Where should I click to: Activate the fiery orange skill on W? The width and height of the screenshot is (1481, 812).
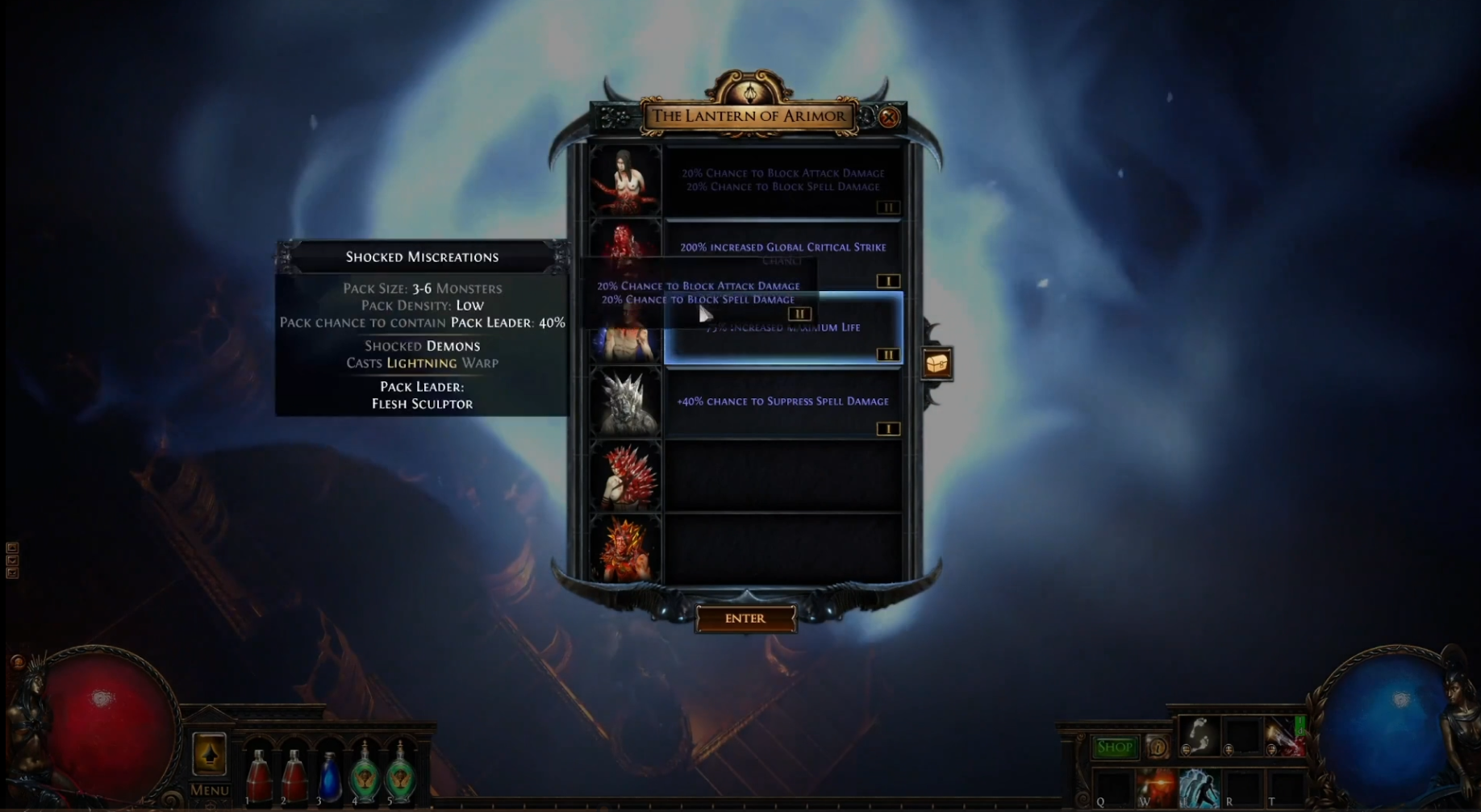click(1155, 788)
